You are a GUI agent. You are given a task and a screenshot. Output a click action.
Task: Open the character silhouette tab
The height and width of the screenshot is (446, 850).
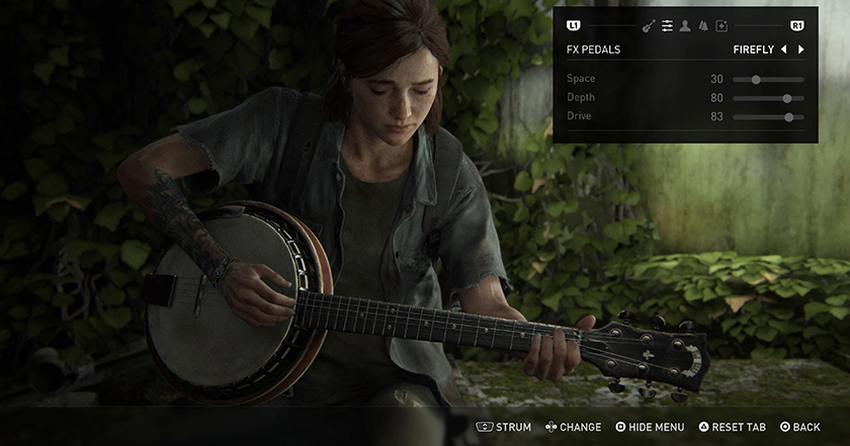point(685,25)
